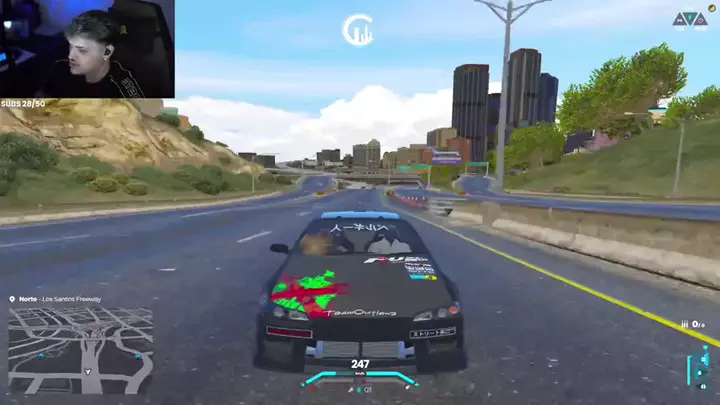Select the streamer webcam overlay
The height and width of the screenshot is (405, 720).
pos(87,49)
